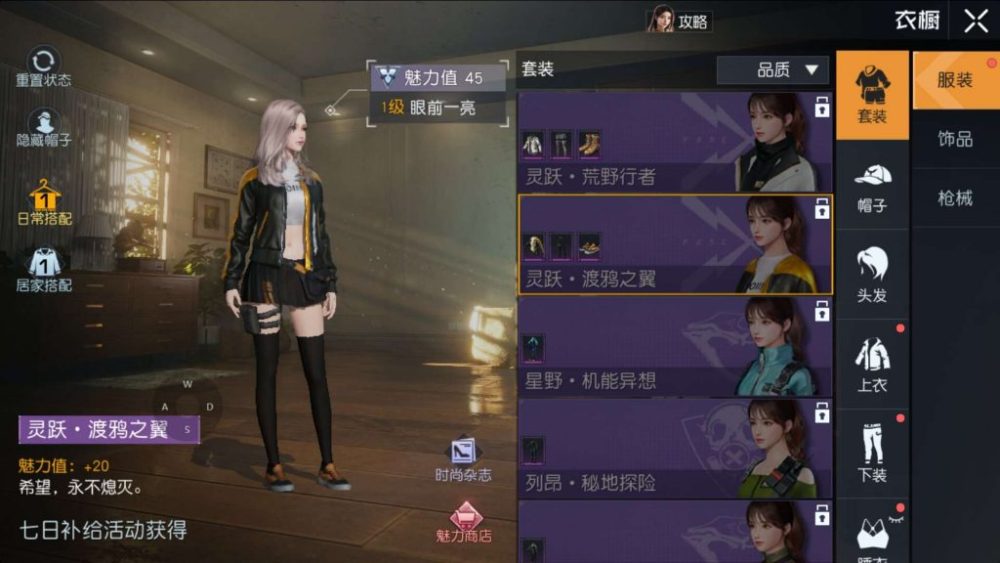Toggle the 隐藏帽子 hide hat option
Image resolution: width=1000 pixels, height=563 pixels.
click(x=43, y=127)
